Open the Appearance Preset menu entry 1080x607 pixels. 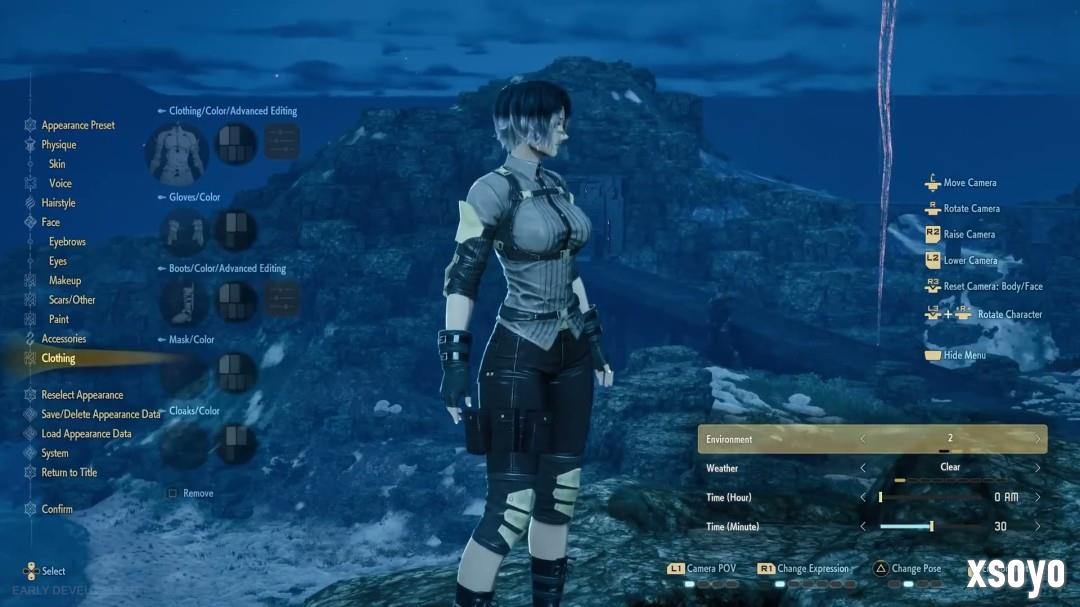pyautogui.click(x=77, y=126)
